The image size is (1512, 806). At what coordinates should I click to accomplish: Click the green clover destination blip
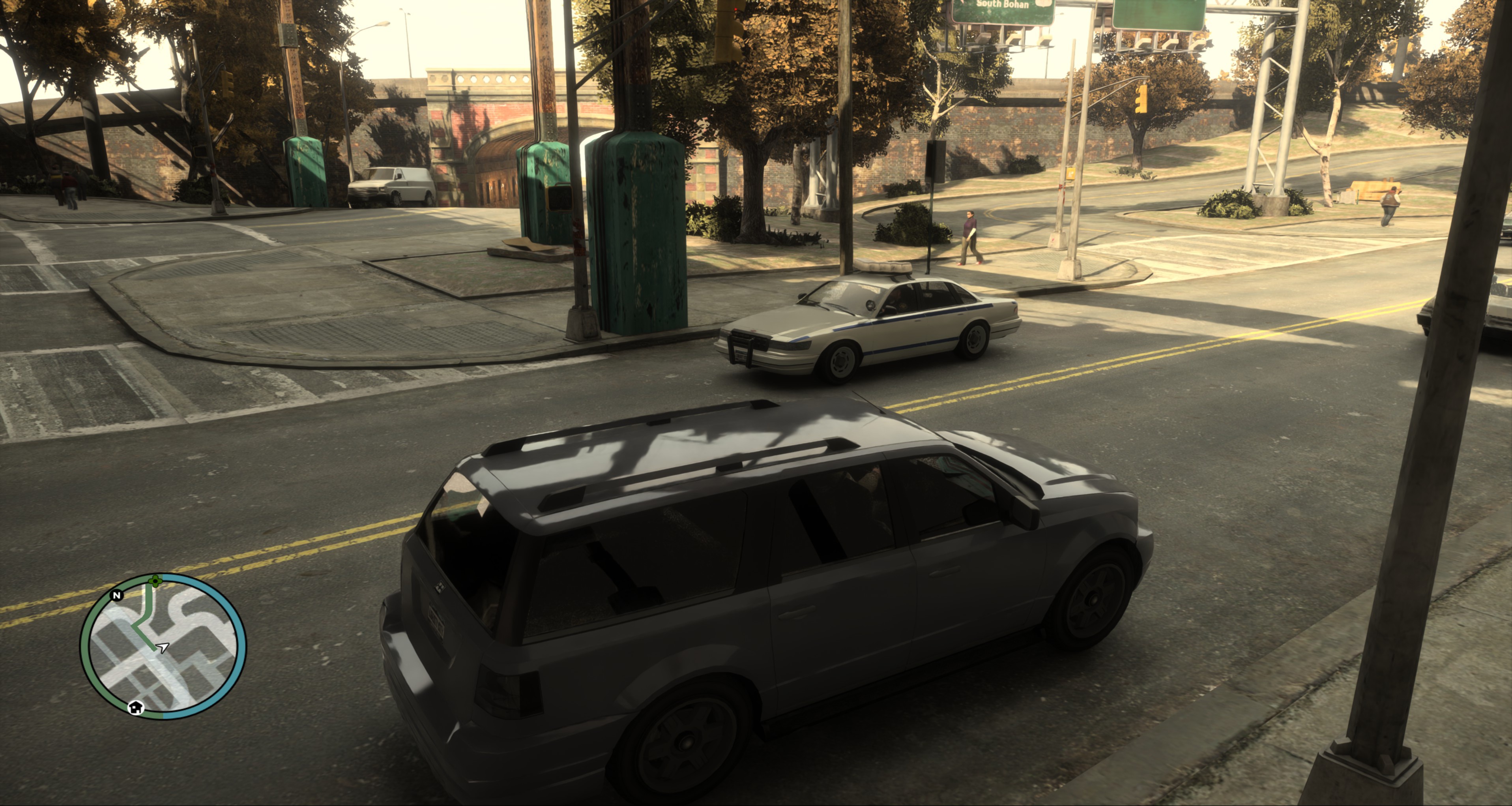(155, 581)
